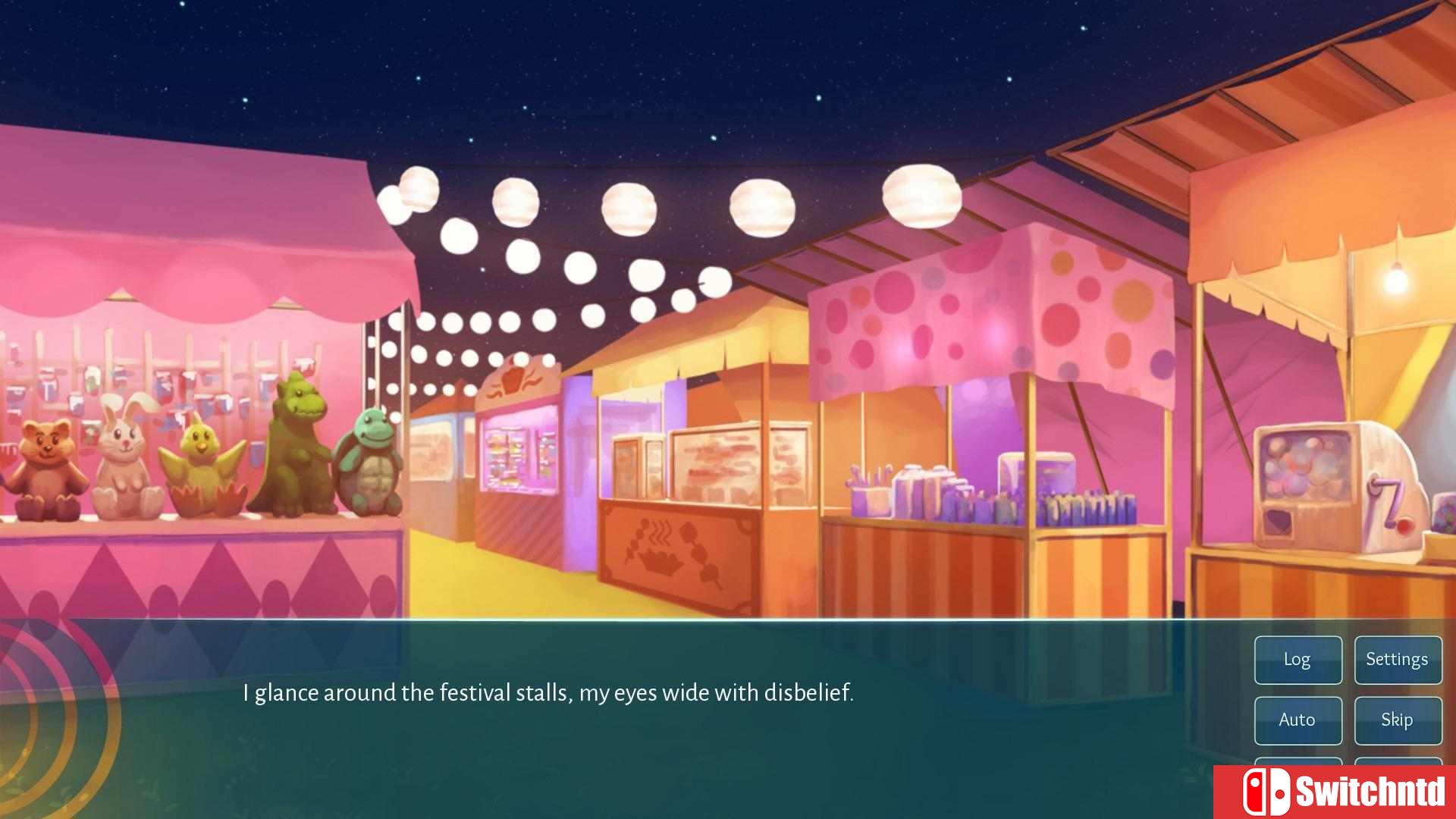Open the Settings menu
This screenshot has width=1456, height=819.
point(1398,660)
